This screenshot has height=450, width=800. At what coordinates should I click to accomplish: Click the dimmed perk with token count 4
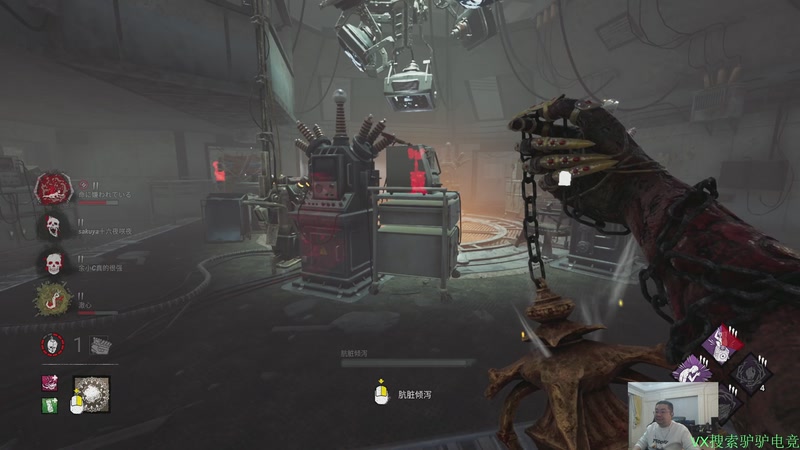[750, 371]
